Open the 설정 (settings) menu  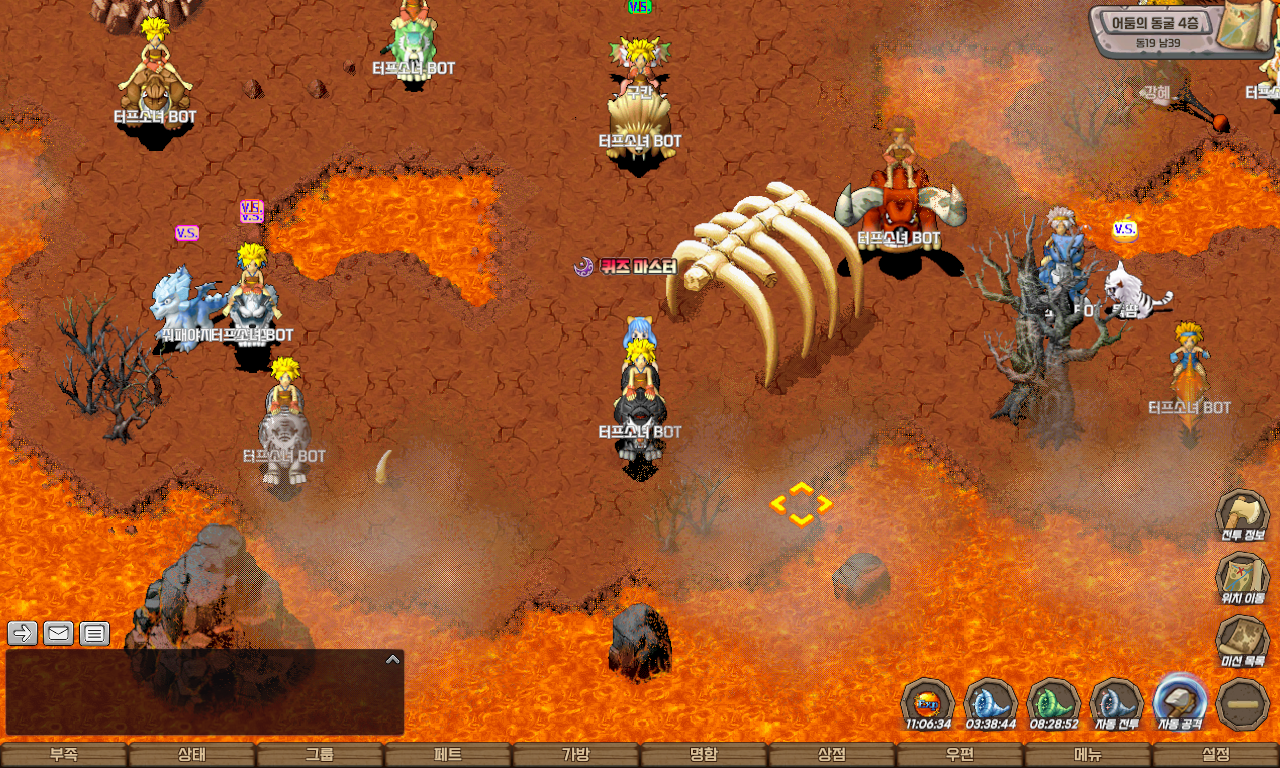coord(1216,755)
